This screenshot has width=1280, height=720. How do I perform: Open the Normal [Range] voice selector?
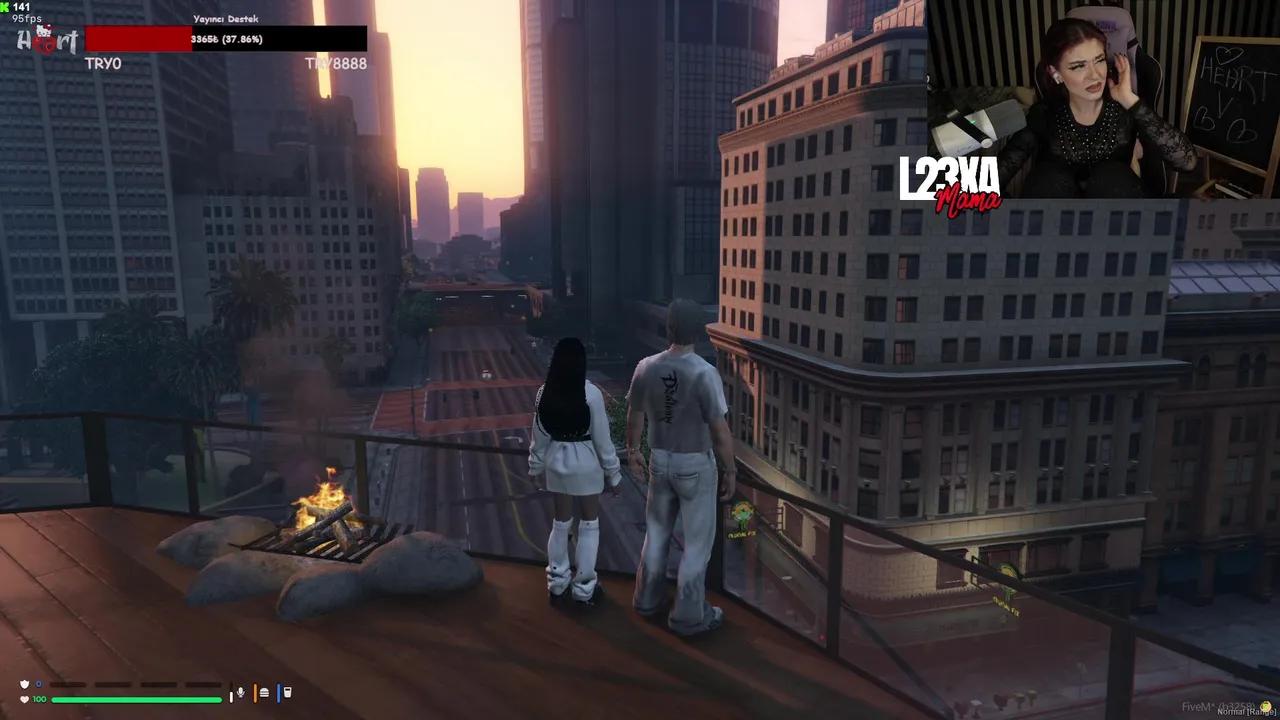tap(1246, 712)
